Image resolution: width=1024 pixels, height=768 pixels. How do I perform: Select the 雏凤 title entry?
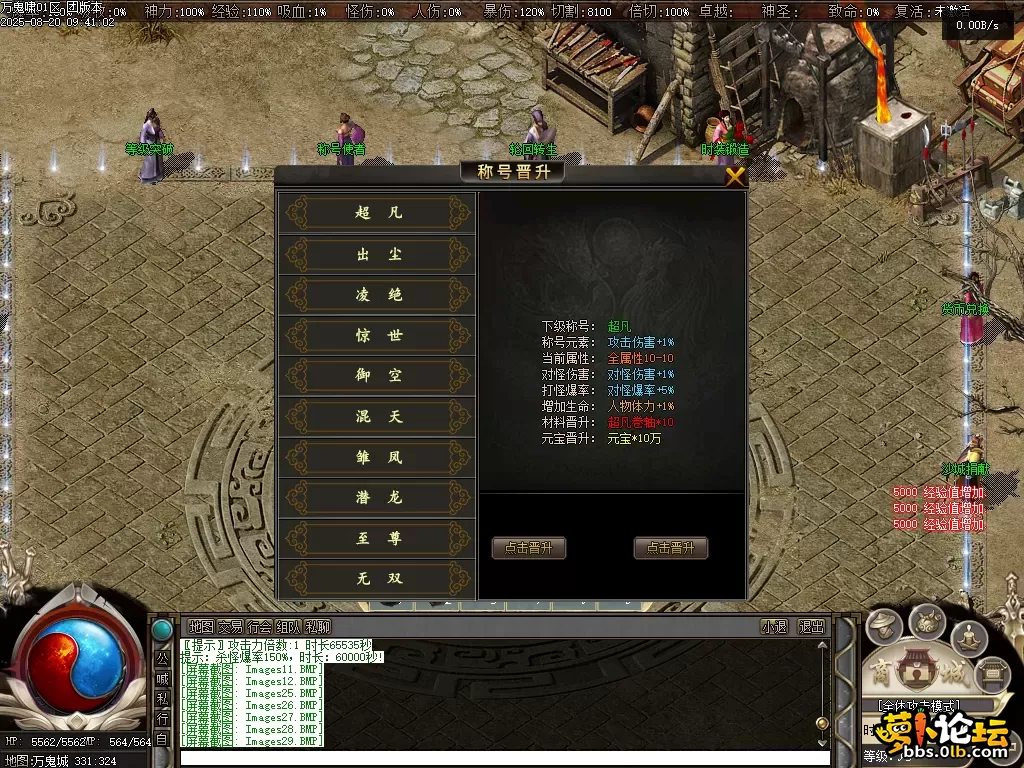378,457
